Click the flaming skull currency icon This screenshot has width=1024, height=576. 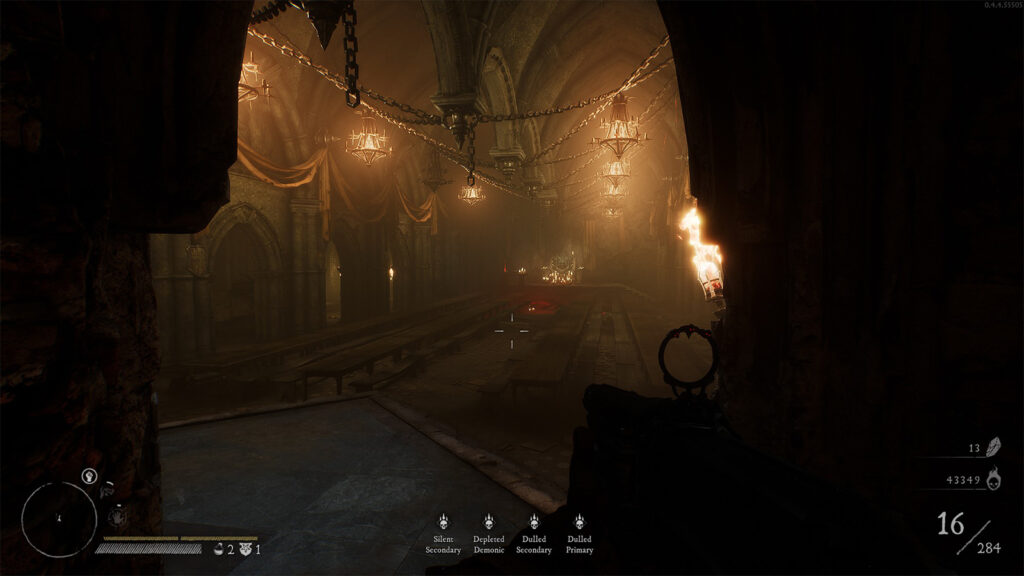[993, 480]
